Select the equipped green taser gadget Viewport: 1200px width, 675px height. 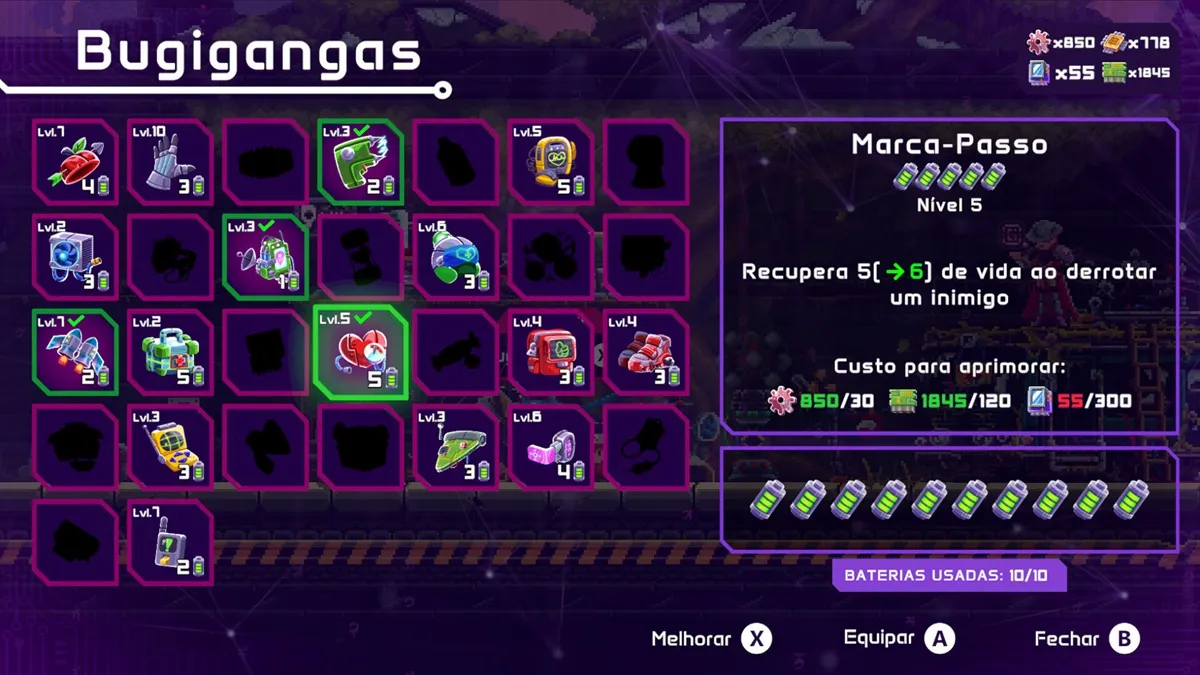[360, 161]
